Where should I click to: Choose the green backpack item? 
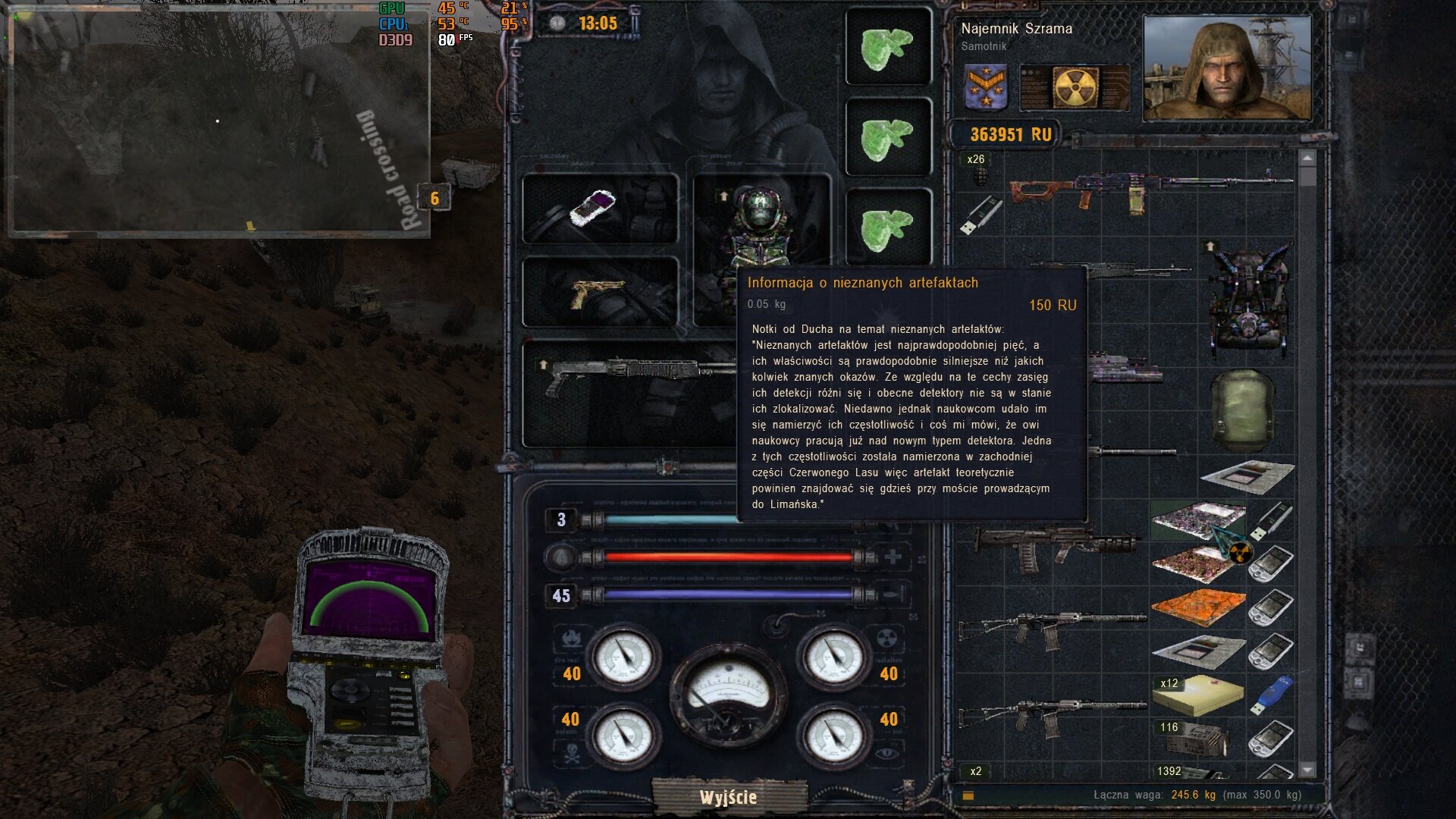pyautogui.click(x=1242, y=411)
